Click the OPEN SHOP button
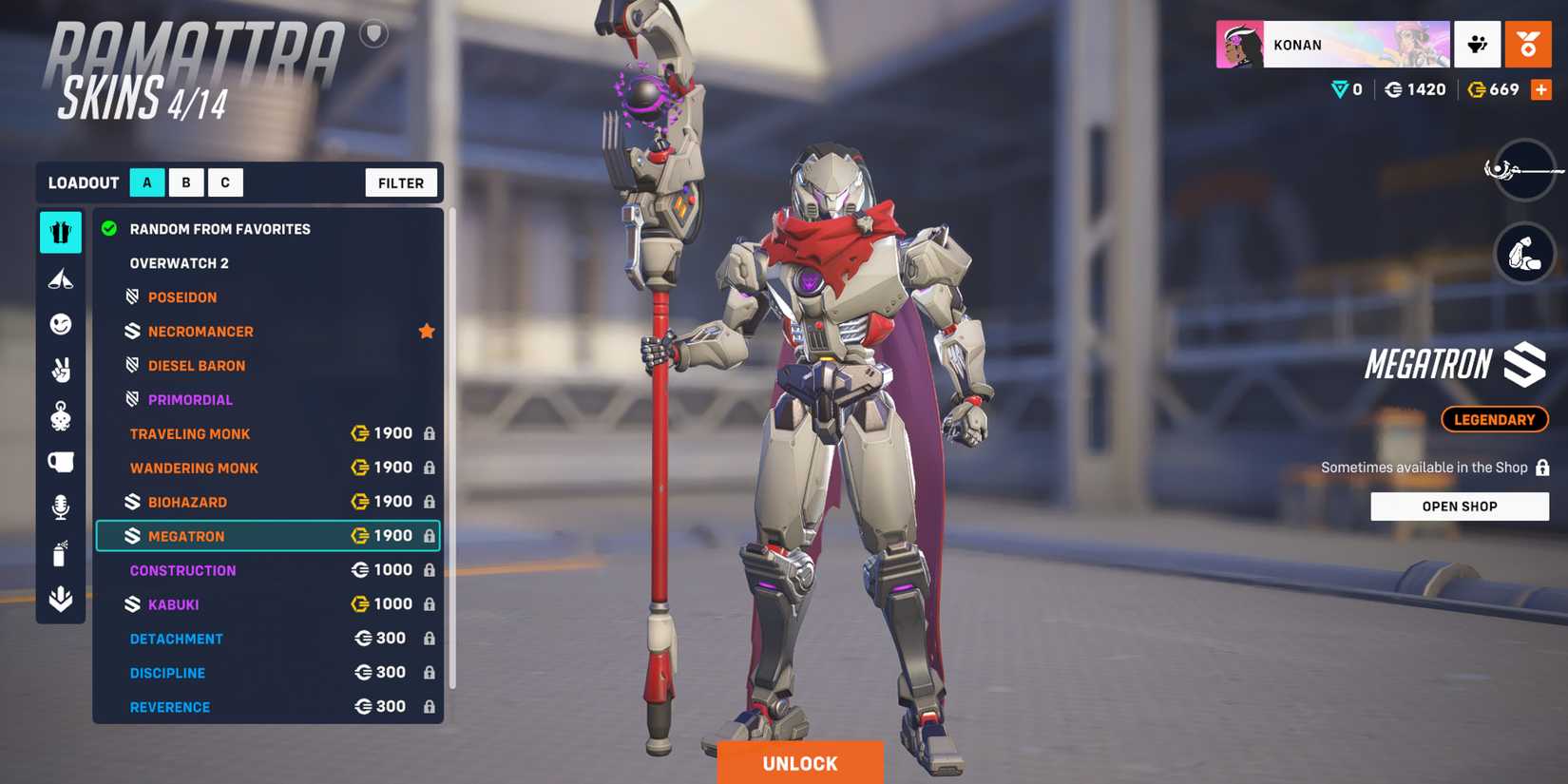1568x784 pixels. [1459, 506]
